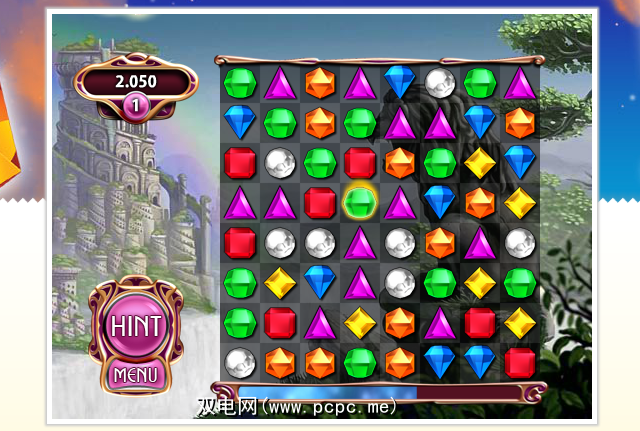Select the green gem with the yellow ring
This screenshot has width=640, height=431.
click(360, 202)
